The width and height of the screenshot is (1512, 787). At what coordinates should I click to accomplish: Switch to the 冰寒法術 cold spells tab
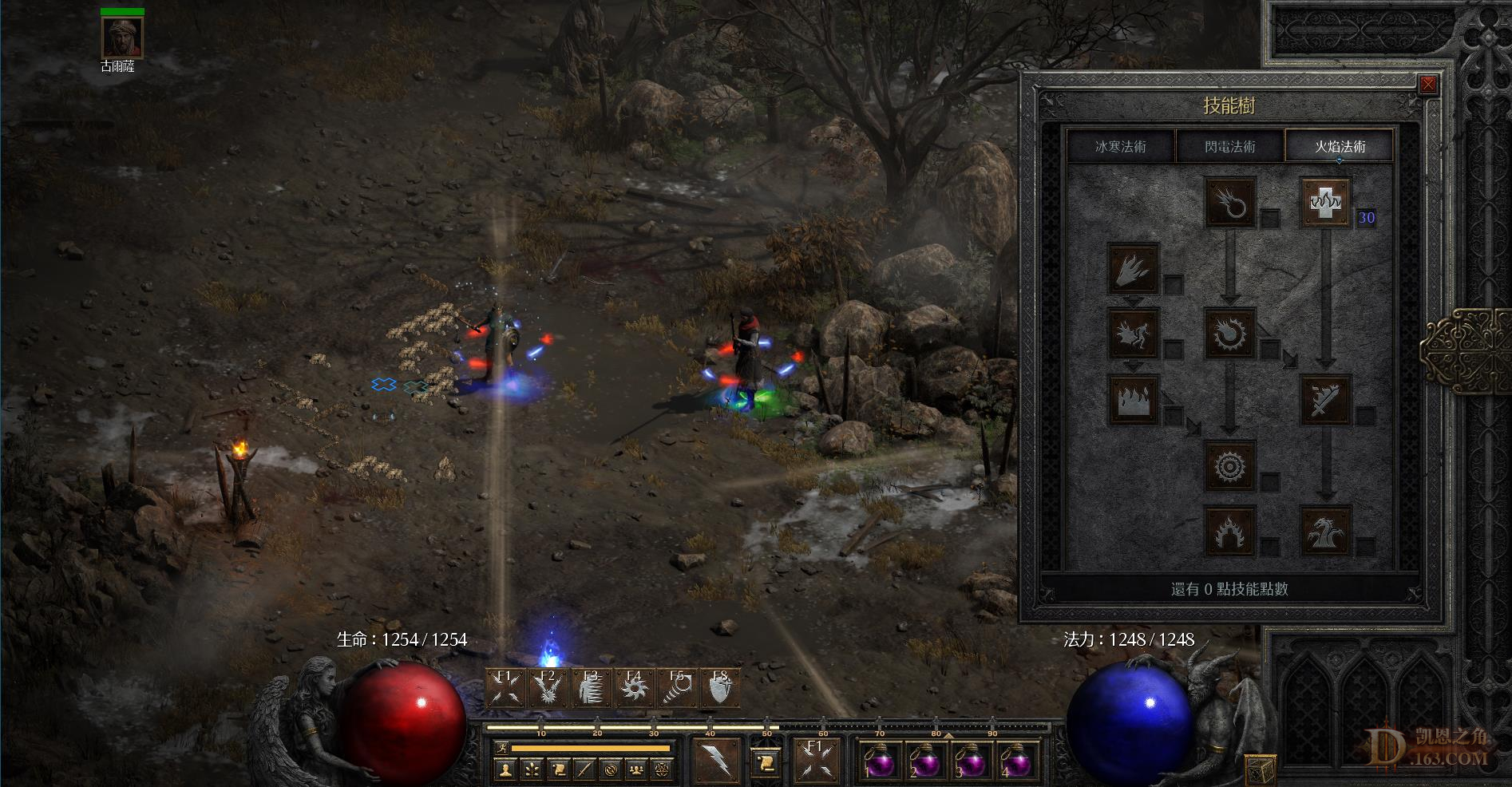(x=1121, y=147)
